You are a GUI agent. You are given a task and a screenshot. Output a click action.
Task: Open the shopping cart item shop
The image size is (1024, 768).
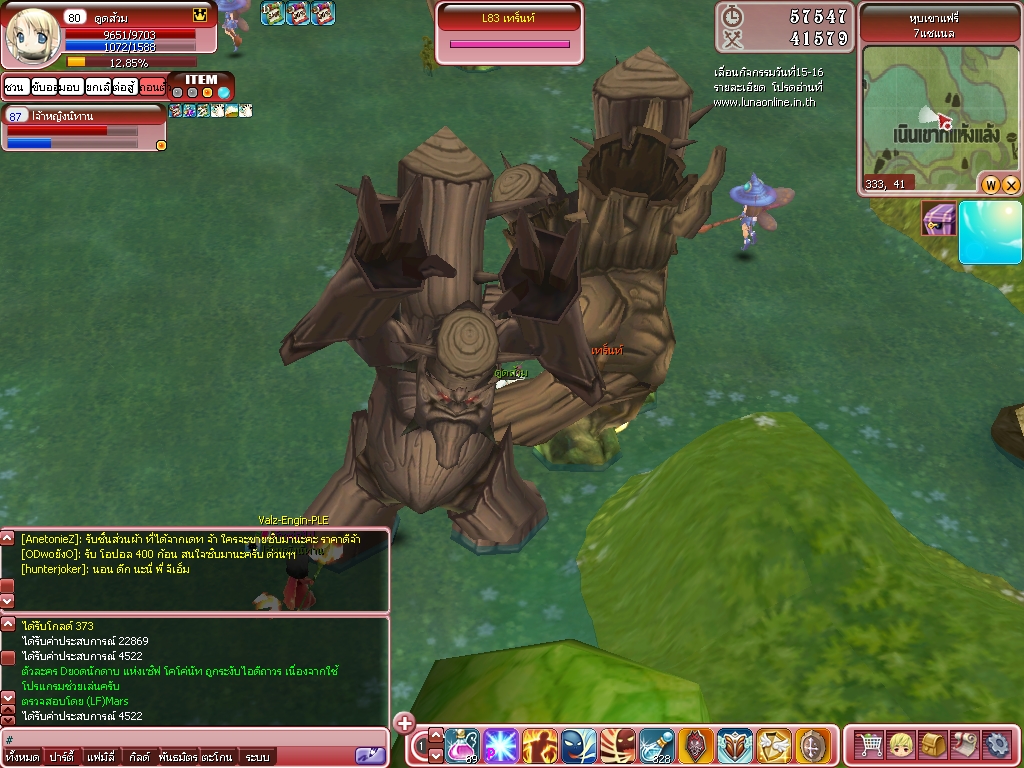[870, 745]
